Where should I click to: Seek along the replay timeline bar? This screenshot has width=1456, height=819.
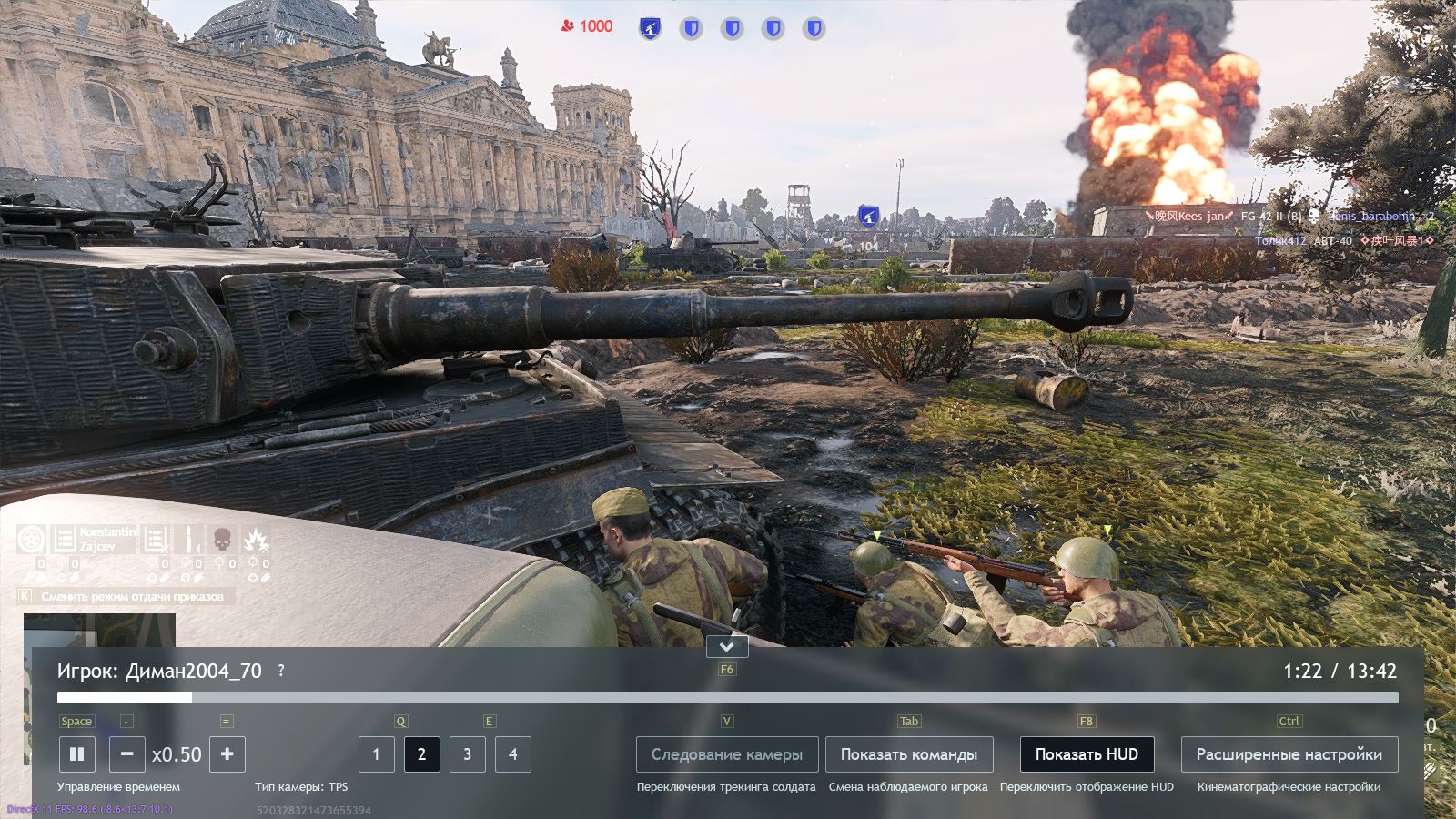(728, 698)
